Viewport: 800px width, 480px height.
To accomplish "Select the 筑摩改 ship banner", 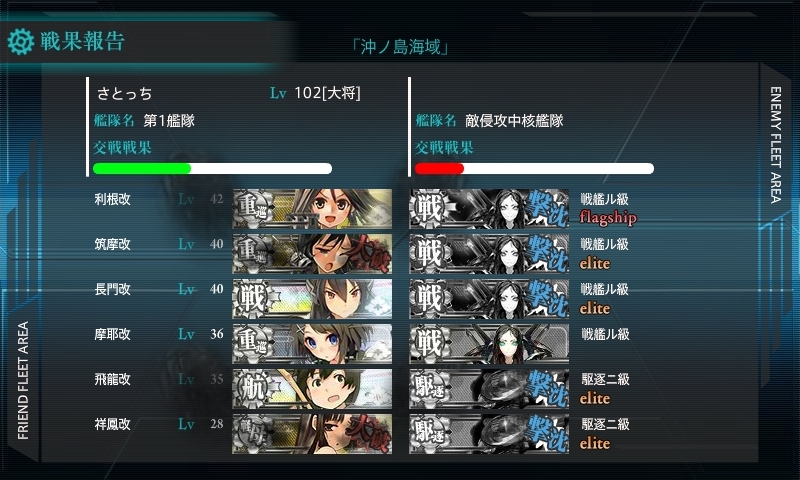I will point(312,252).
